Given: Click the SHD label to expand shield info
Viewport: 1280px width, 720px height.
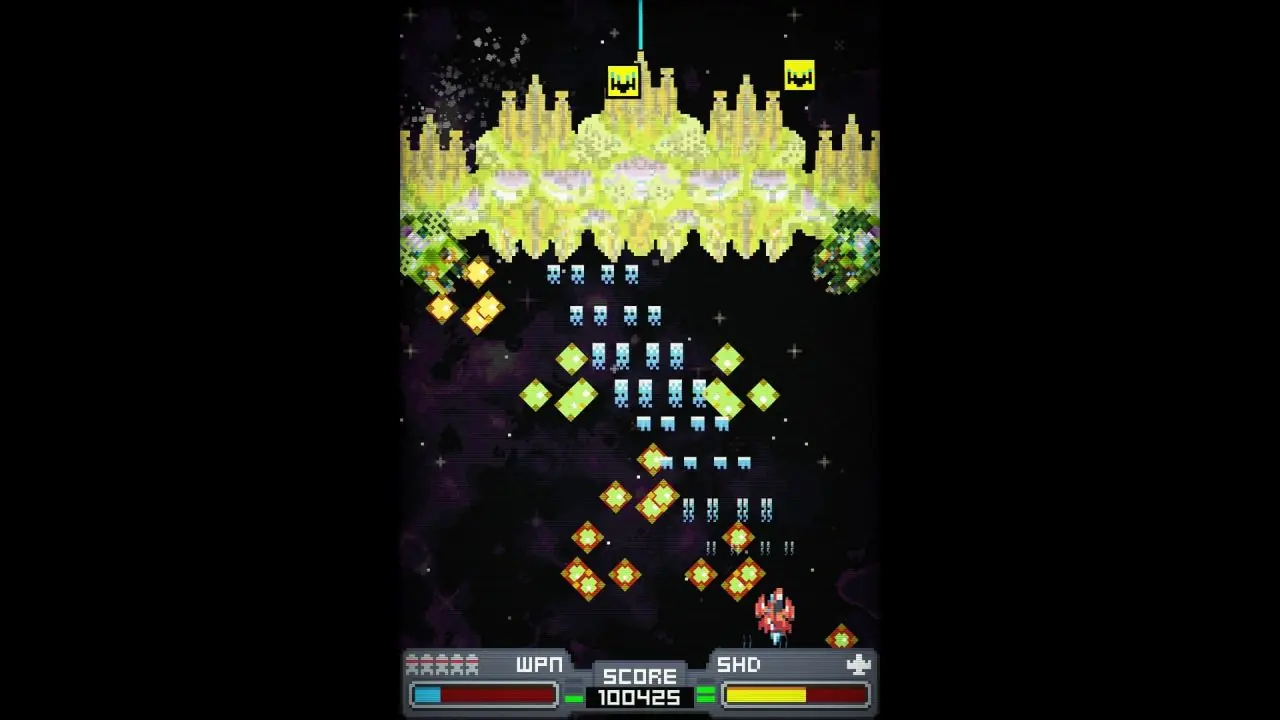Looking at the screenshot, I should point(737,663).
